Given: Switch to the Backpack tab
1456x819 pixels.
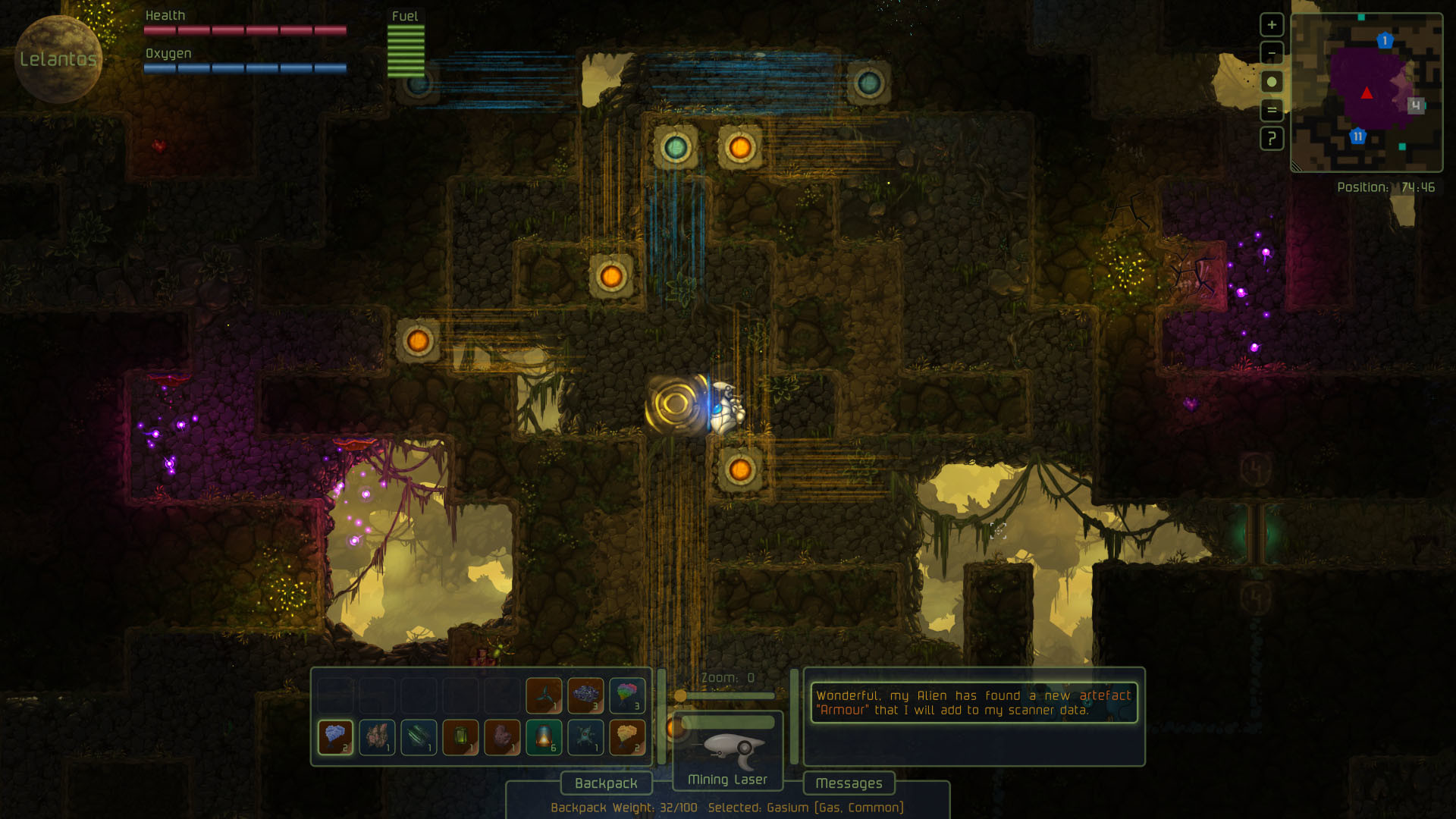Looking at the screenshot, I should [x=606, y=783].
